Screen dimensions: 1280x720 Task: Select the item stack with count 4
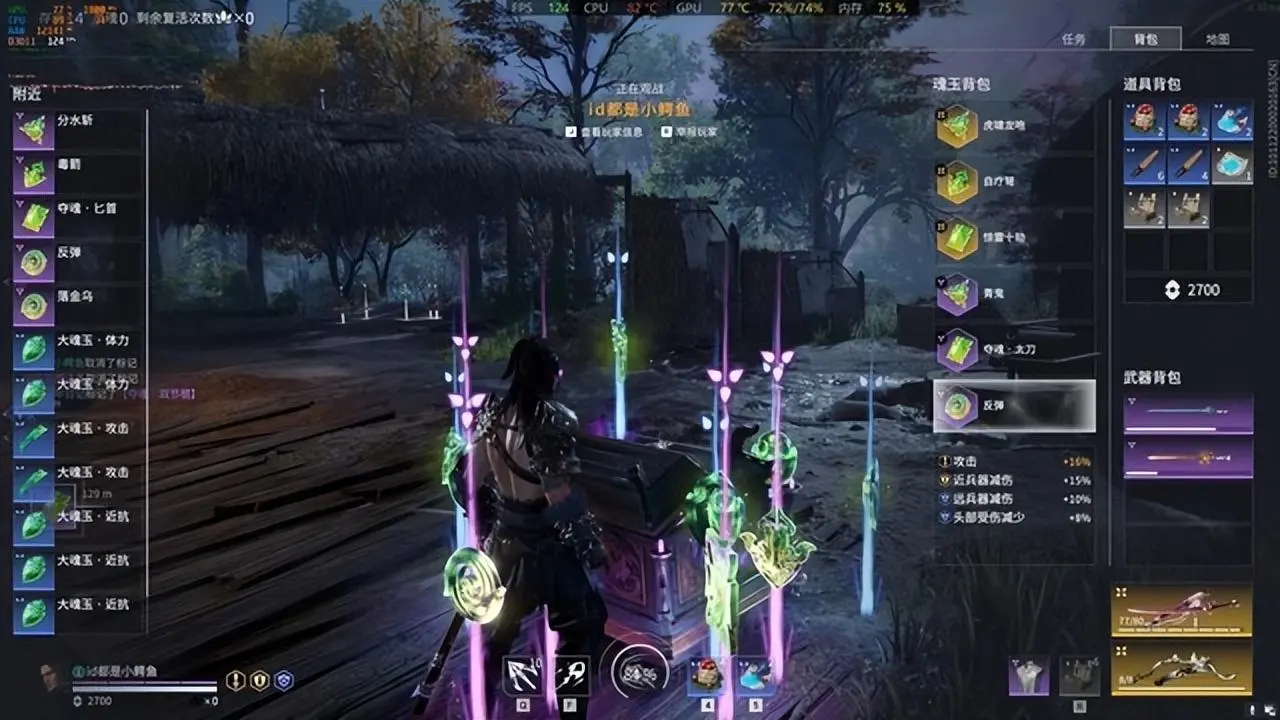click(x=1188, y=164)
